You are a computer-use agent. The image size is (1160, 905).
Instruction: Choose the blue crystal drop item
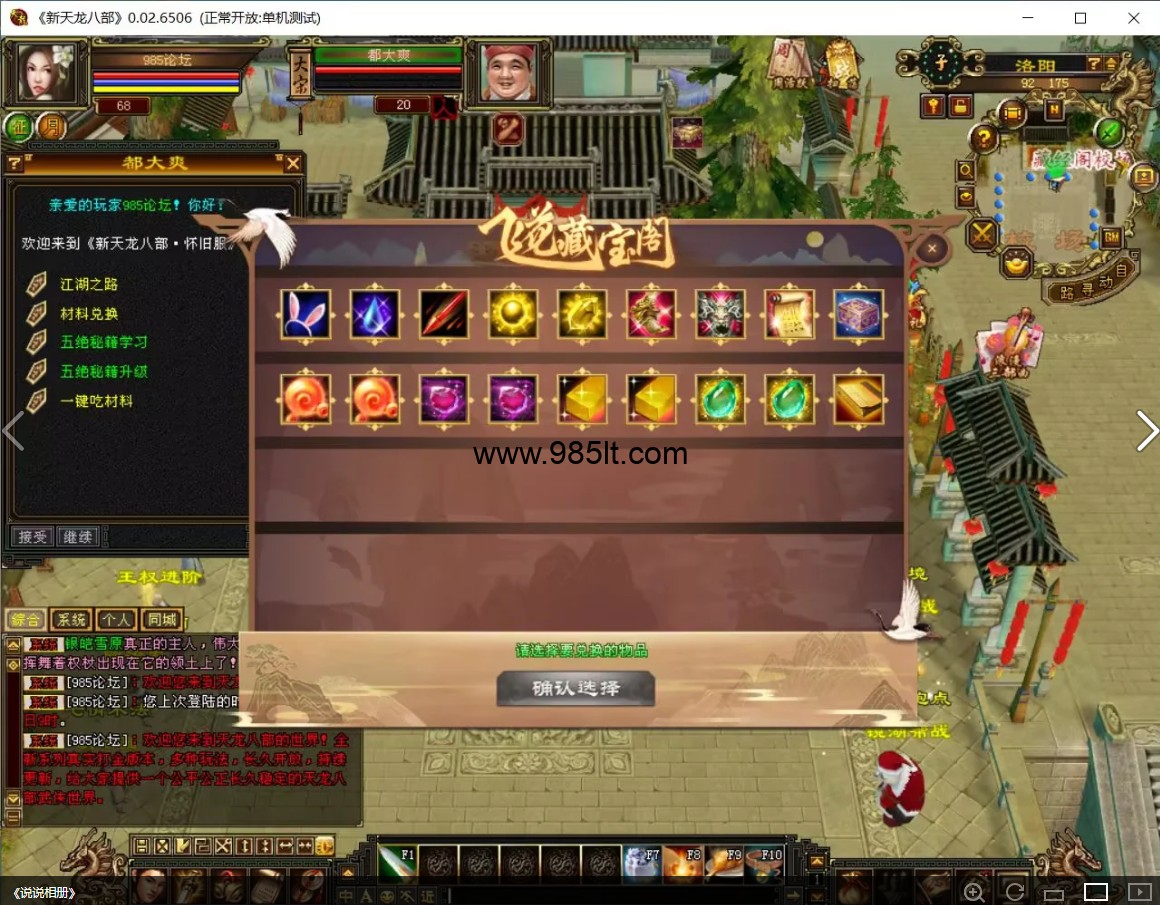pyautogui.click(x=375, y=314)
